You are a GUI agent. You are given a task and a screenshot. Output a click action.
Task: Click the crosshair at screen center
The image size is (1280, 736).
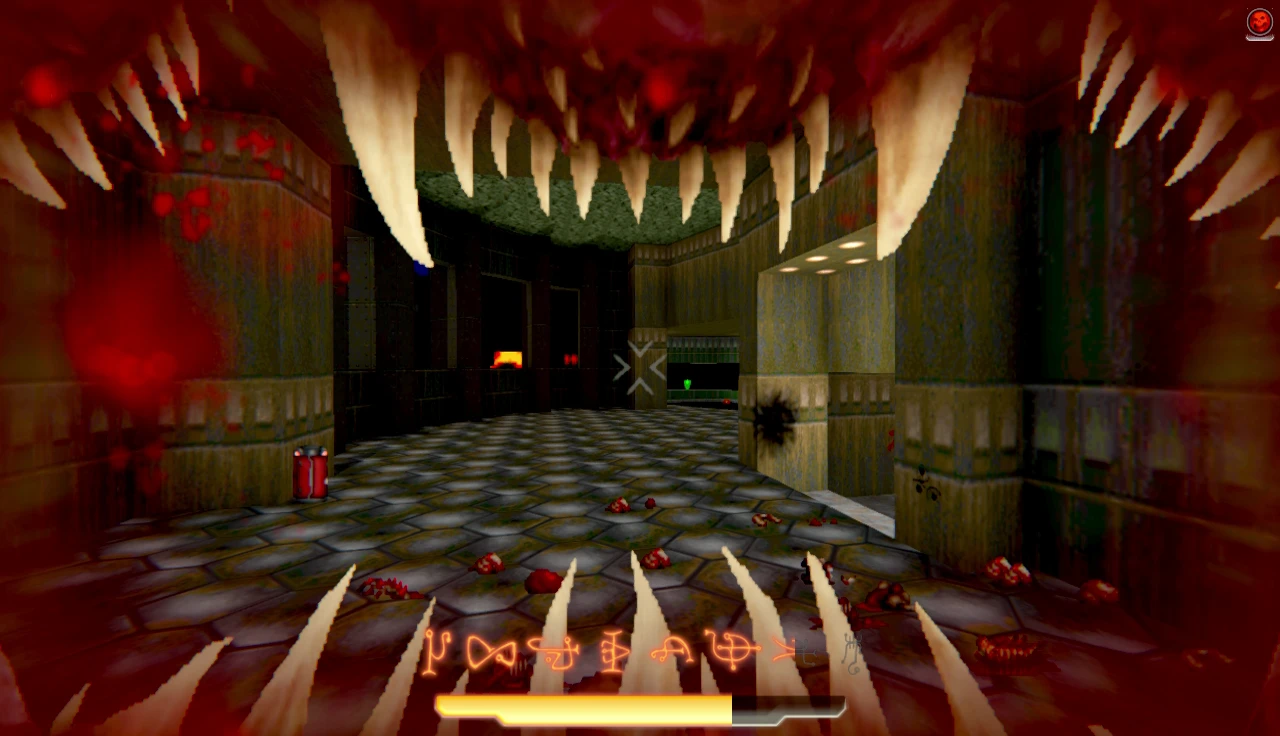[x=640, y=368]
